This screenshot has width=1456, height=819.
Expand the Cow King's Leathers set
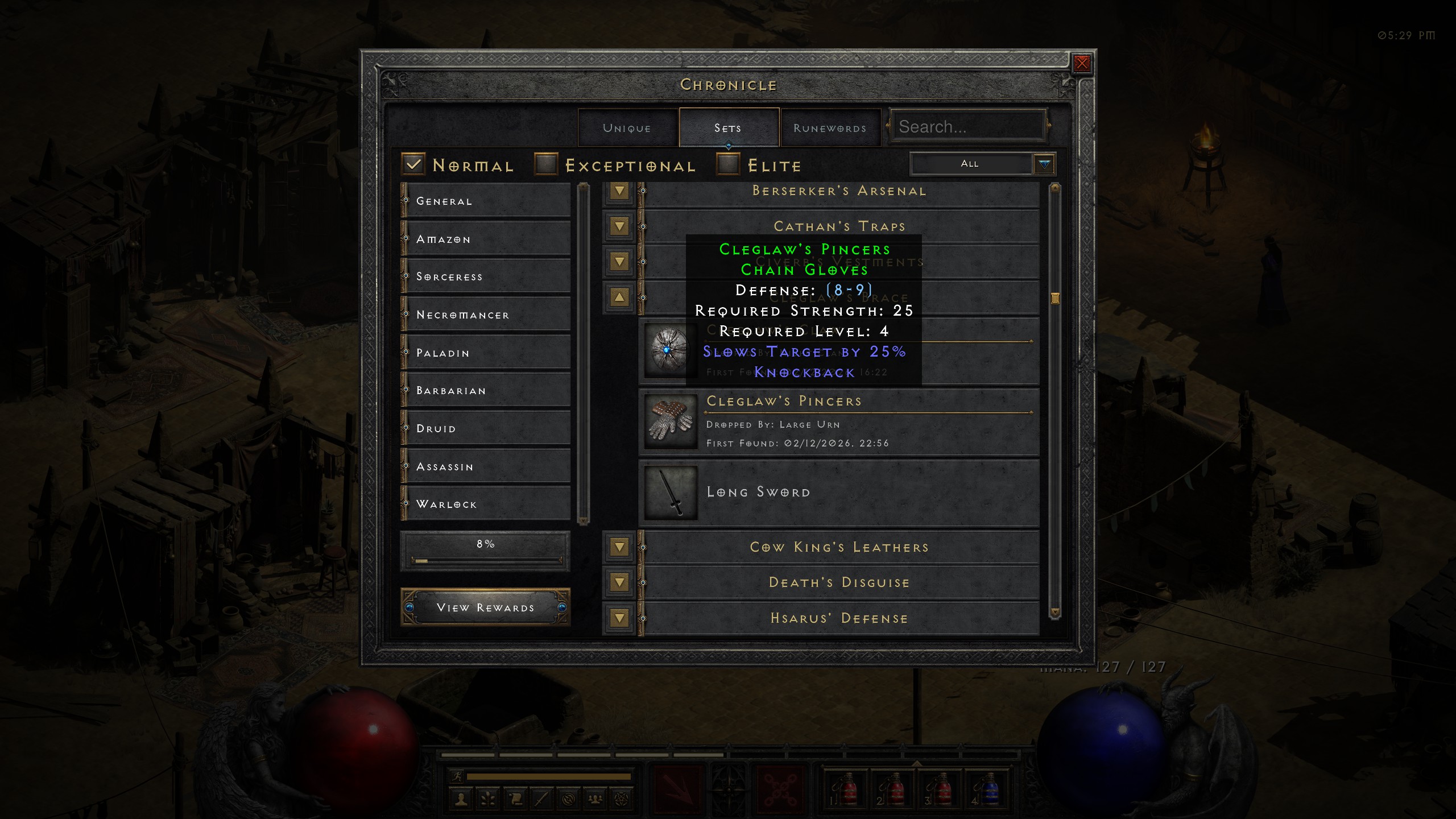[619, 547]
